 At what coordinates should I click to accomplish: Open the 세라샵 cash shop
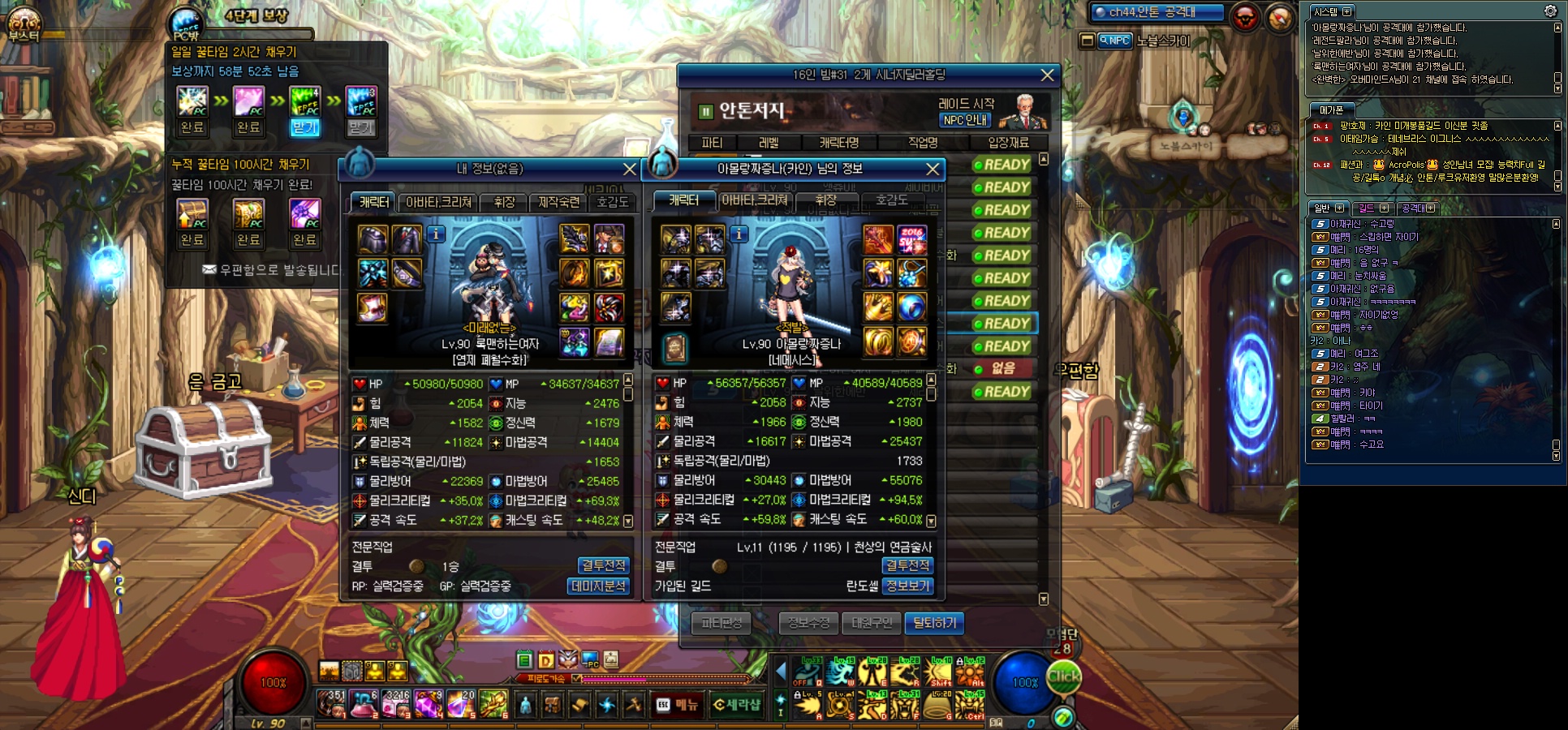click(737, 705)
